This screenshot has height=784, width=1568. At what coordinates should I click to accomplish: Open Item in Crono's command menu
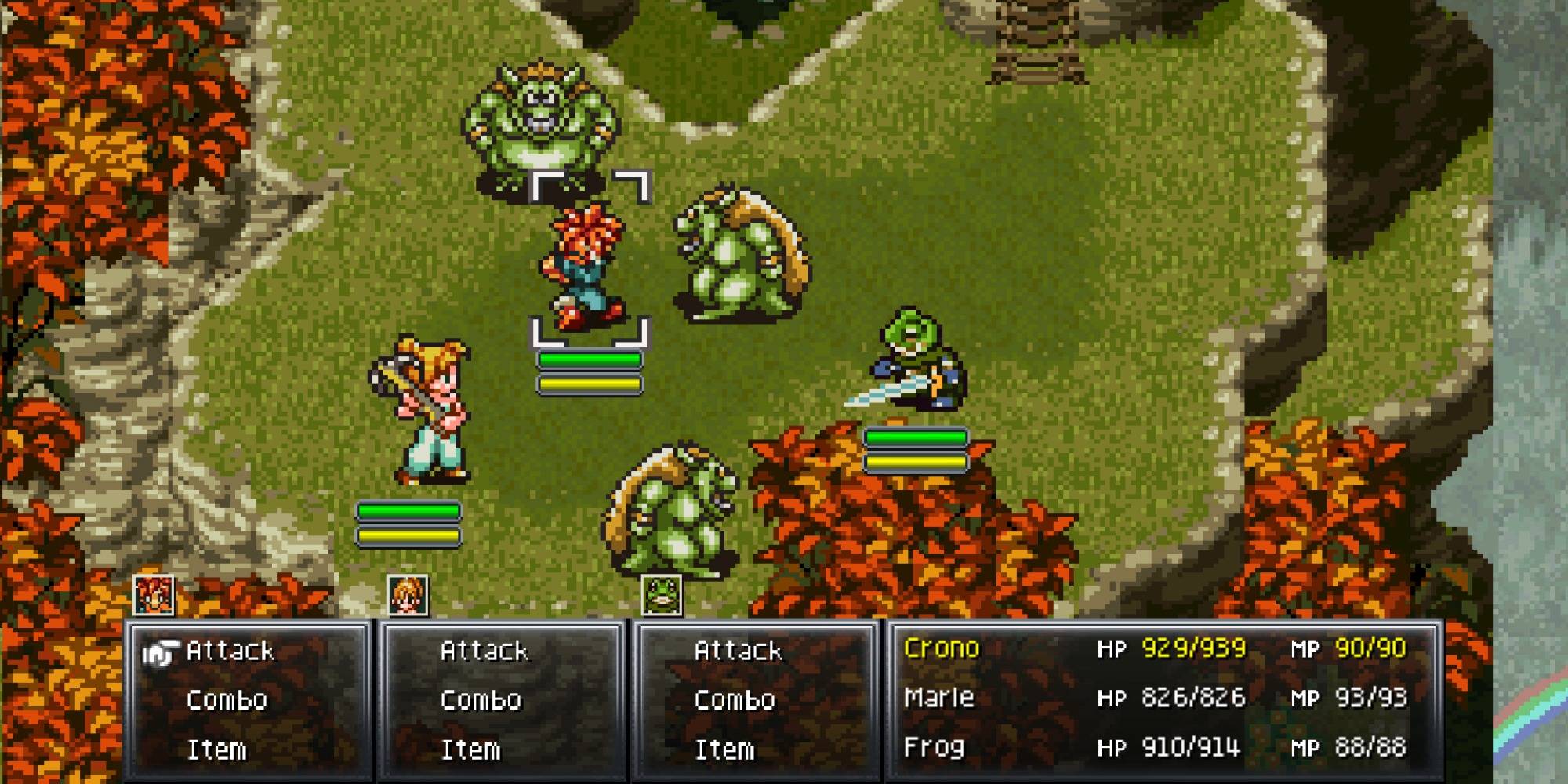pos(216,750)
